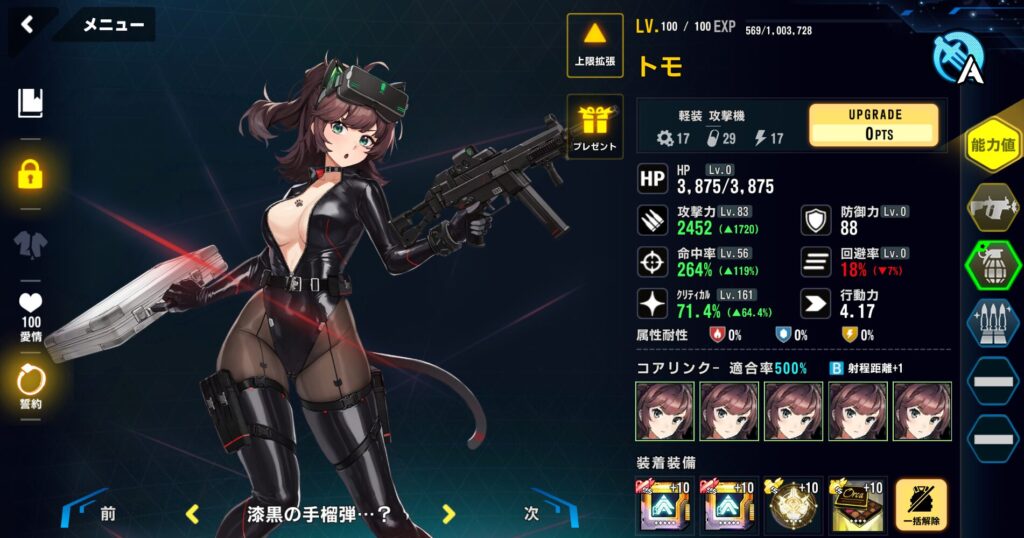This screenshot has width=1024, height=538.
Task: Remove all gear with 一括解除
Action: pyautogui.click(x=921, y=505)
